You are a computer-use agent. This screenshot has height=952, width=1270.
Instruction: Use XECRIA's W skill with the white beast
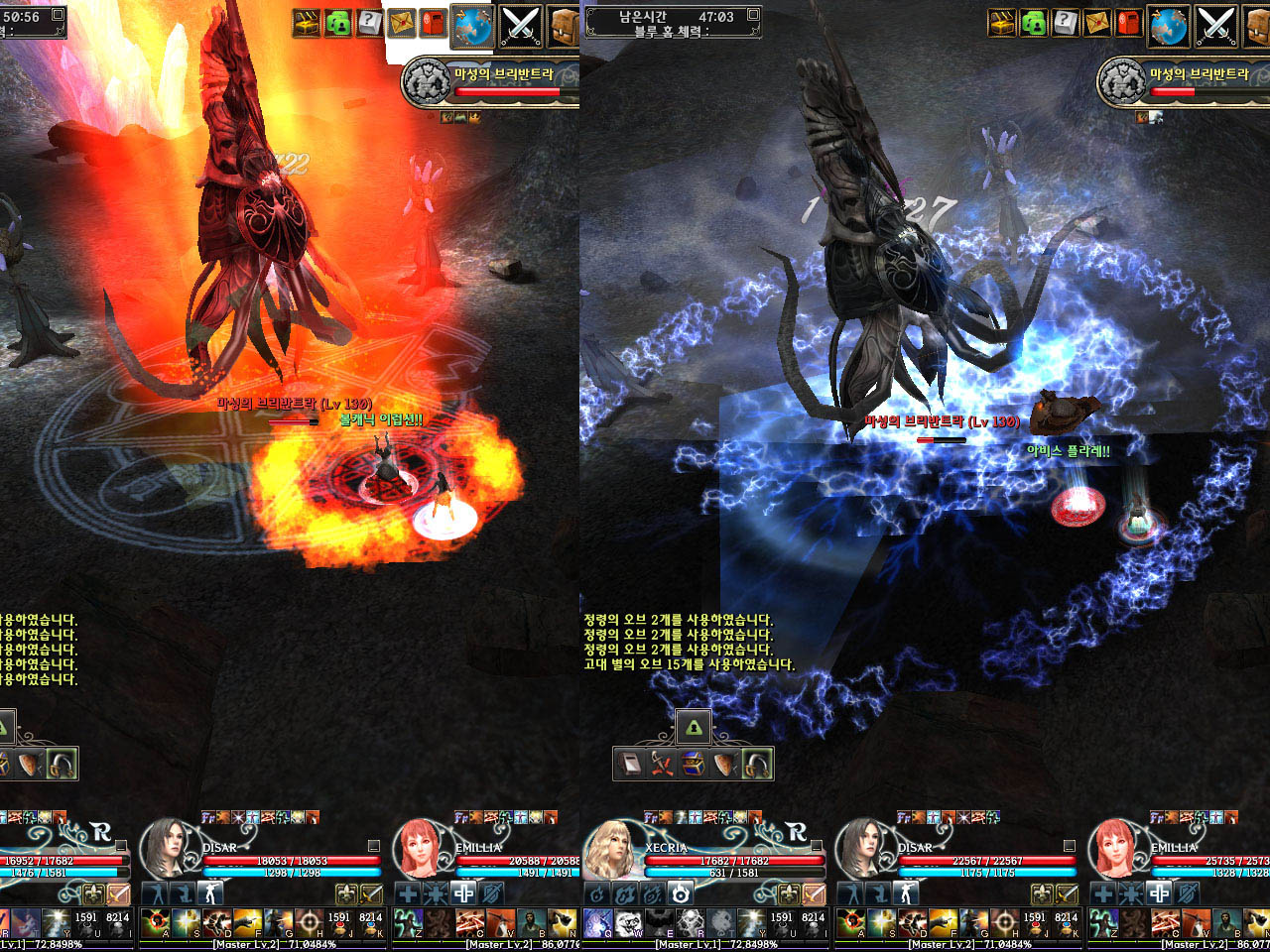click(627, 924)
